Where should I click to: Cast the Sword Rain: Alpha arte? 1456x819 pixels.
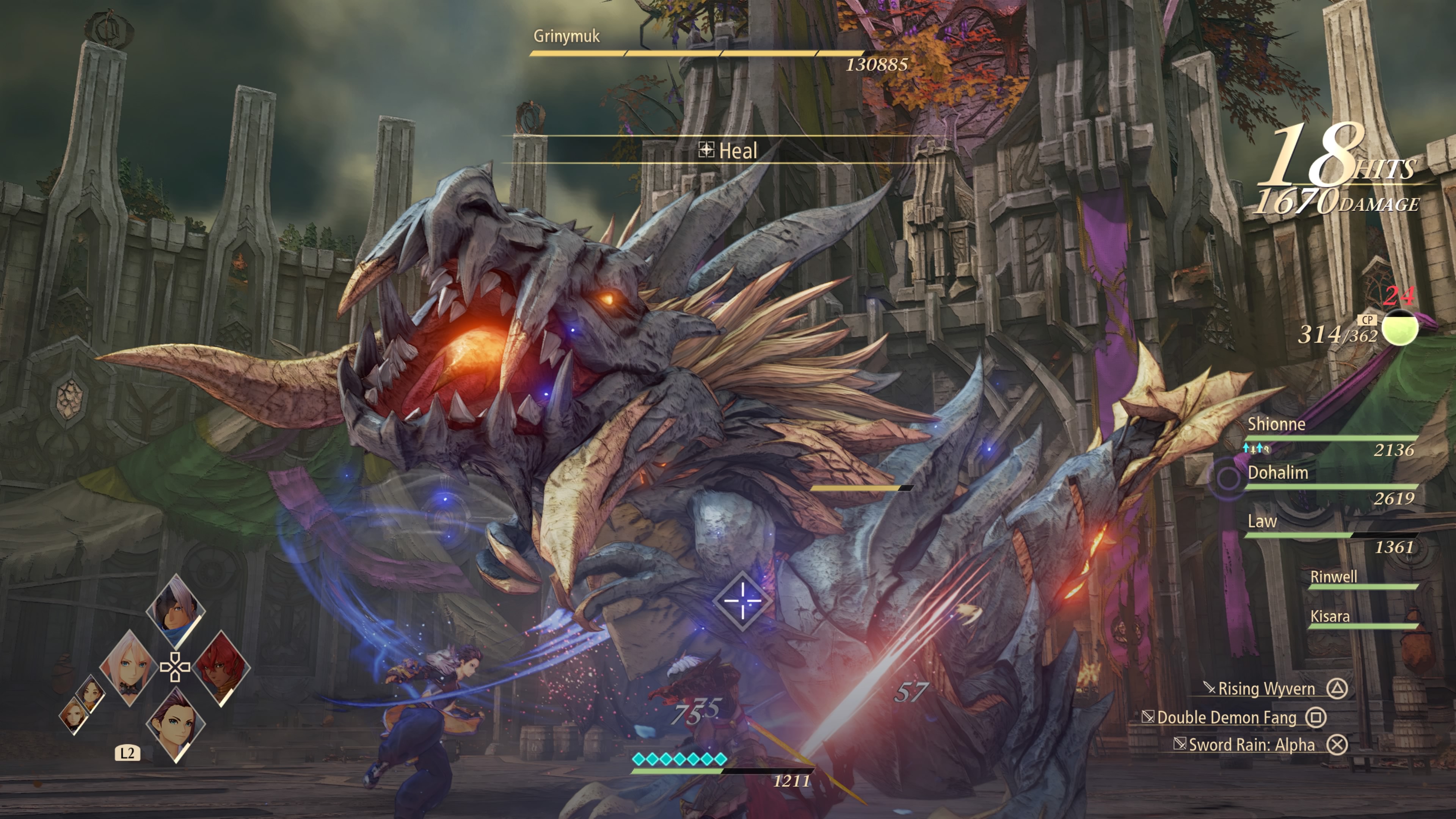click(x=1251, y=744)
